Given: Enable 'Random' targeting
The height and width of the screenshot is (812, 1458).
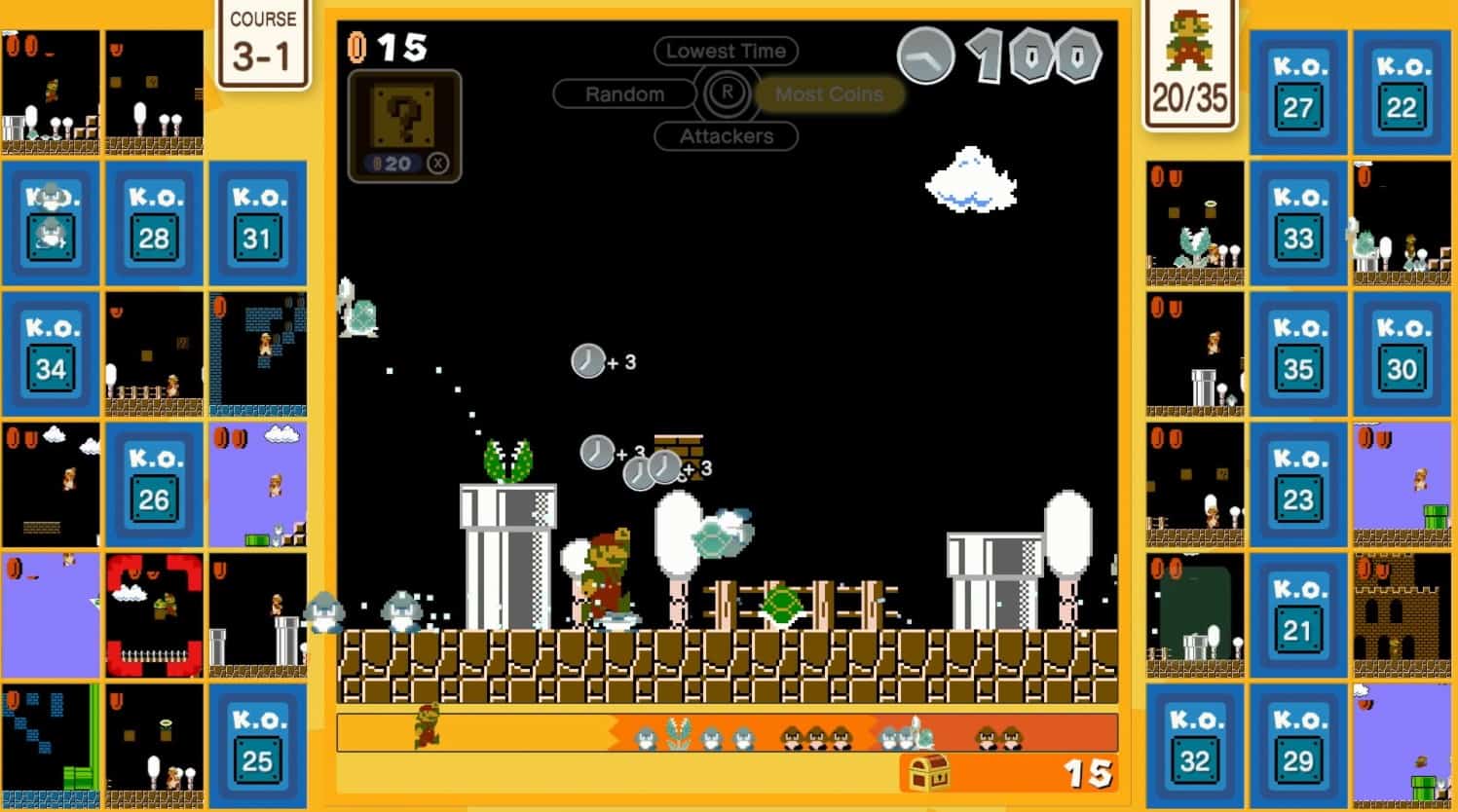Looking at the screenshot, I should point(624,93).
